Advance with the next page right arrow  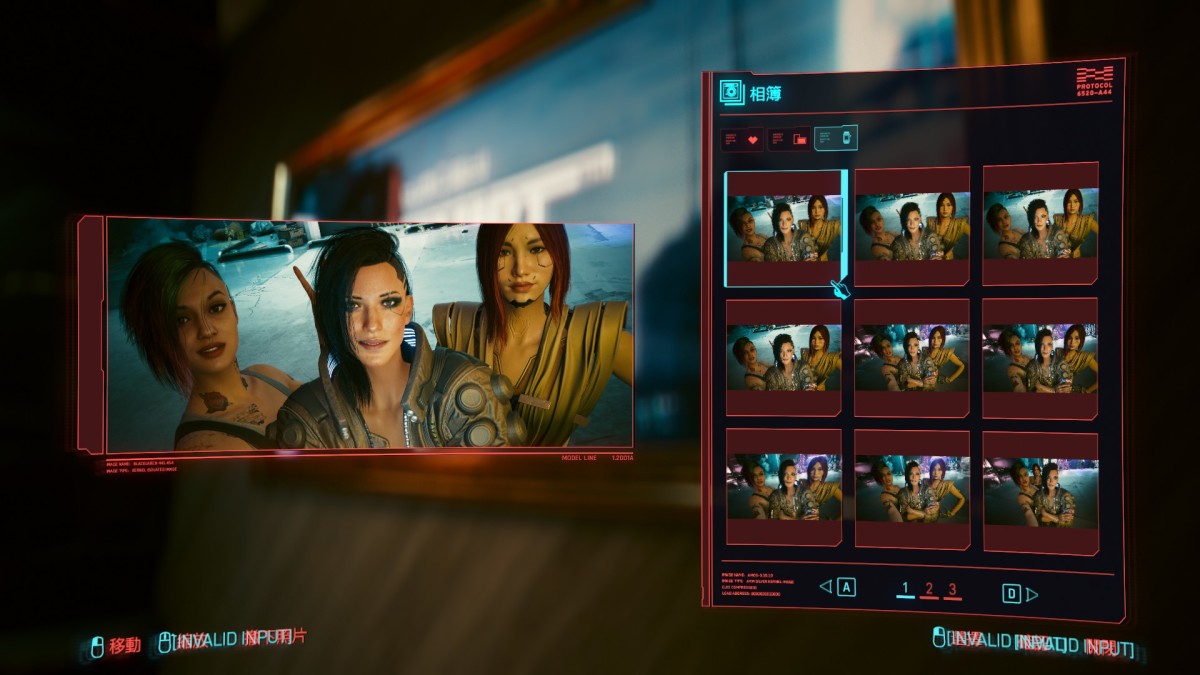point(1032,594)
